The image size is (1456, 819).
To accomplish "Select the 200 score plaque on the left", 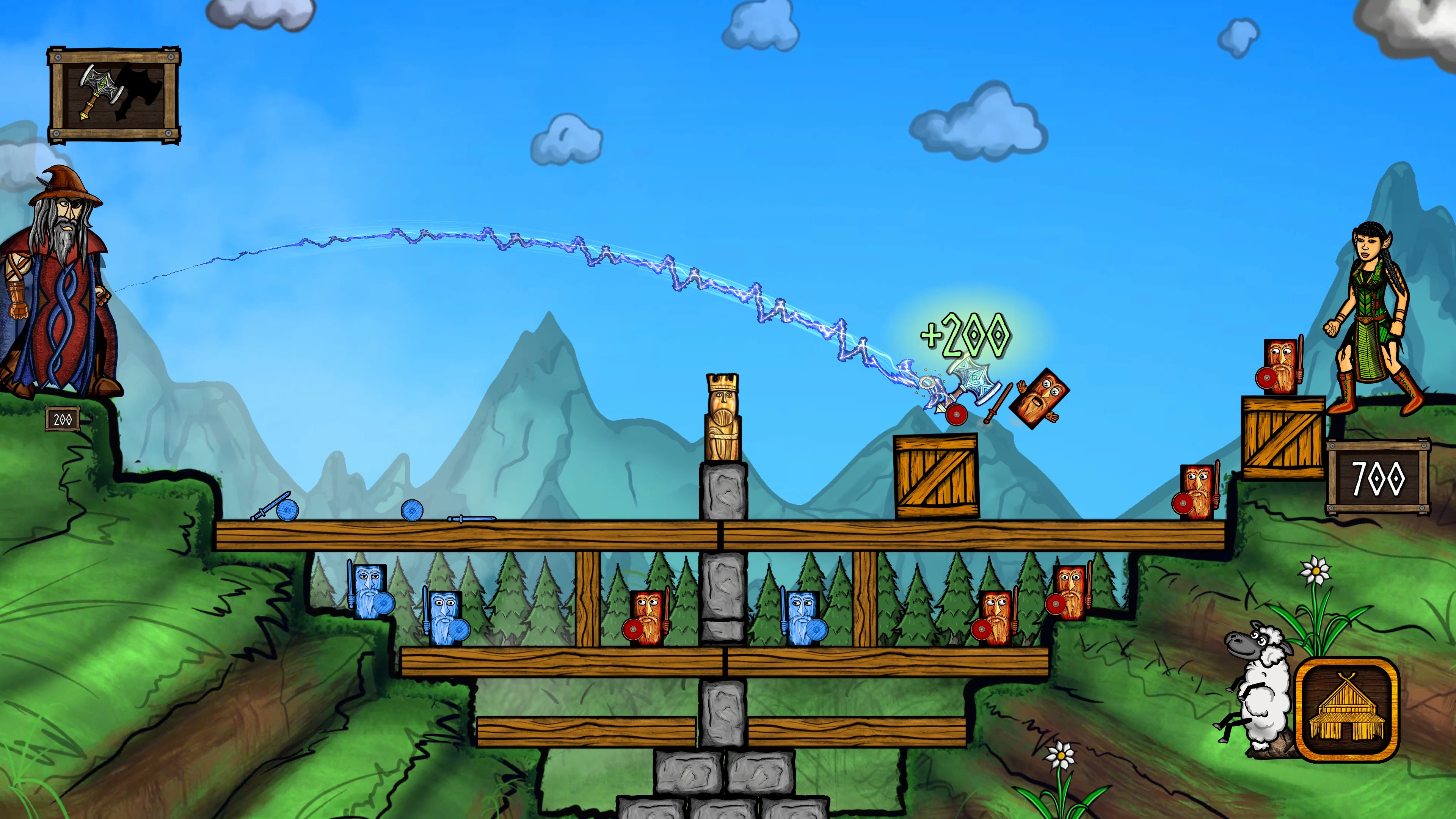I will tap(62, 419).
